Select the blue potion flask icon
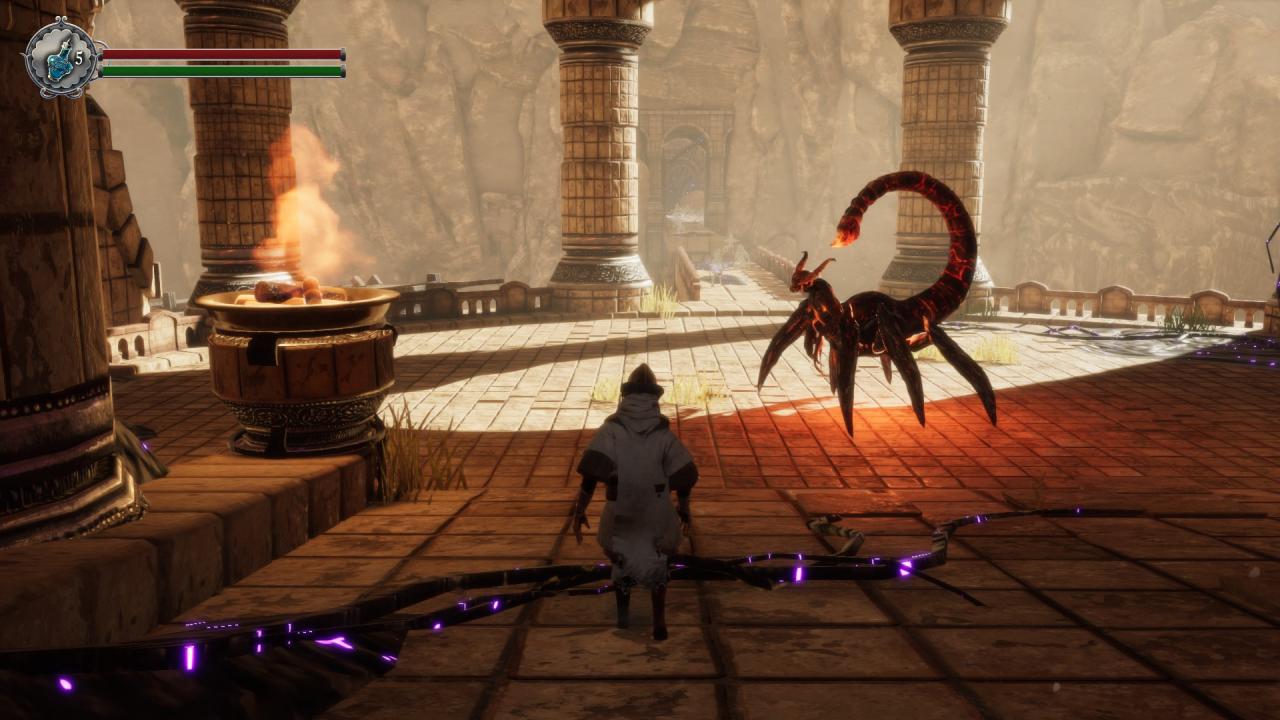Viewport: 1280px width, 720px height. (59, 60)
